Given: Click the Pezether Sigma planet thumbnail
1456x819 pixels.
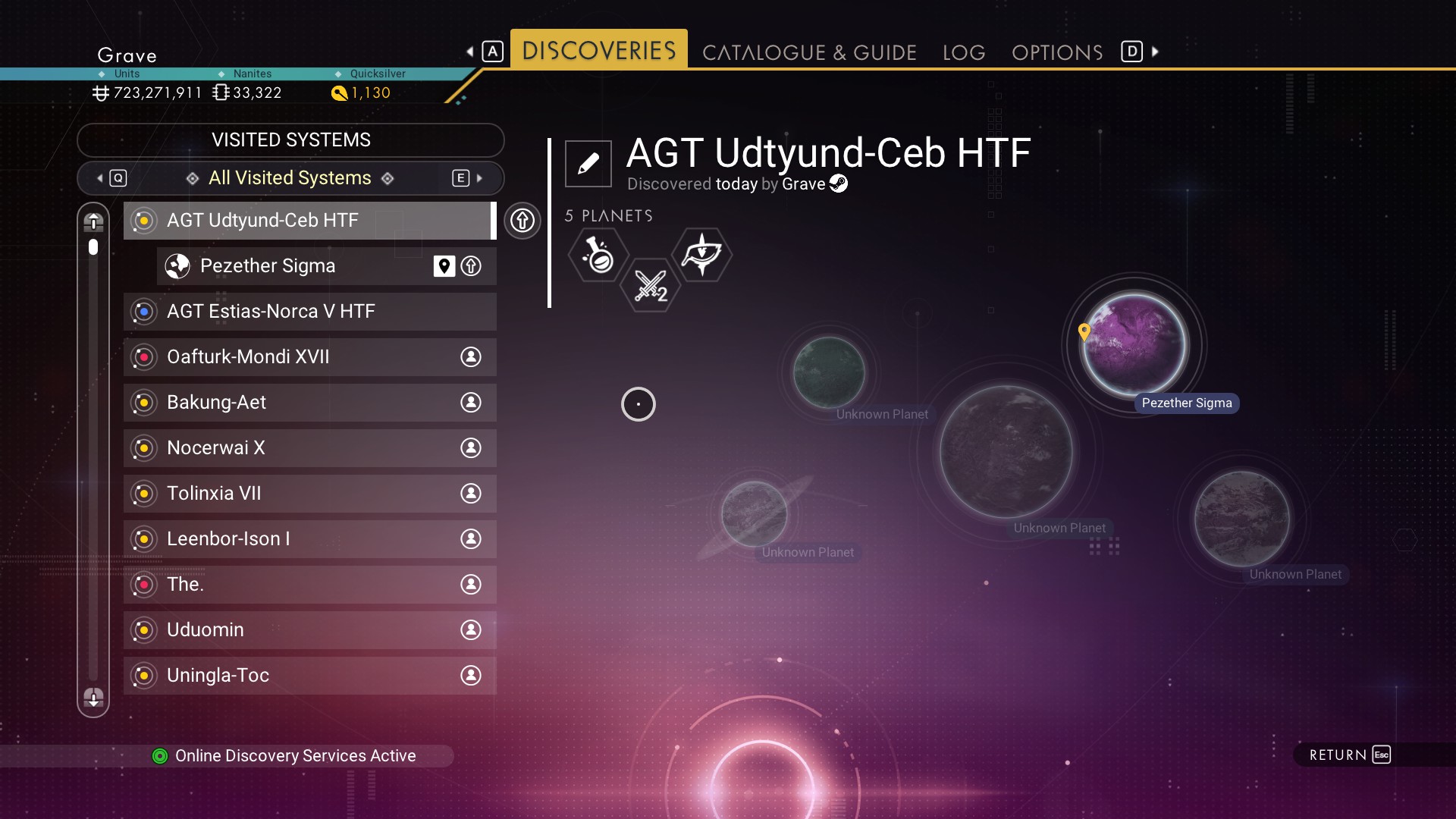Looking at the screenshot, I should pyautogui.click(x=1134, y=345).
